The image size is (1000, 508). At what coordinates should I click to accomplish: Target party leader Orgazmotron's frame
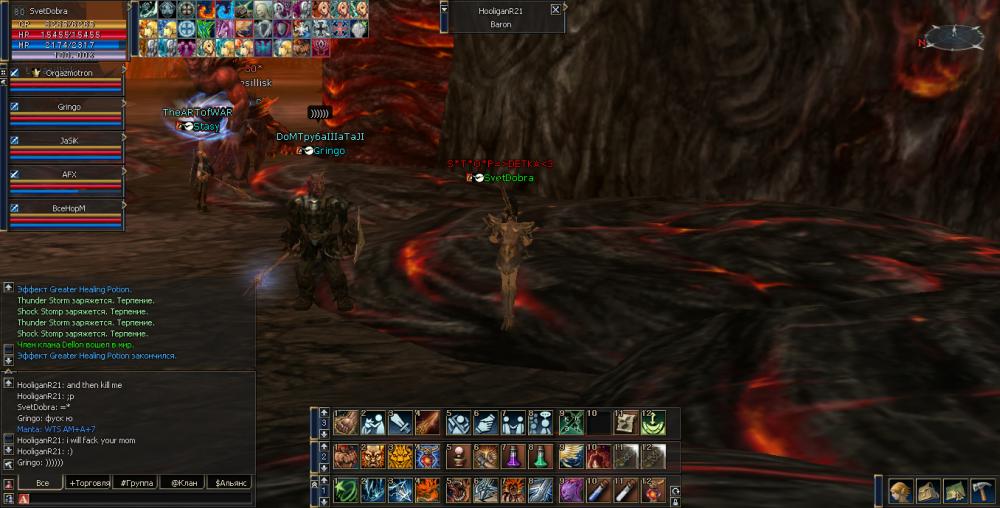68,73
